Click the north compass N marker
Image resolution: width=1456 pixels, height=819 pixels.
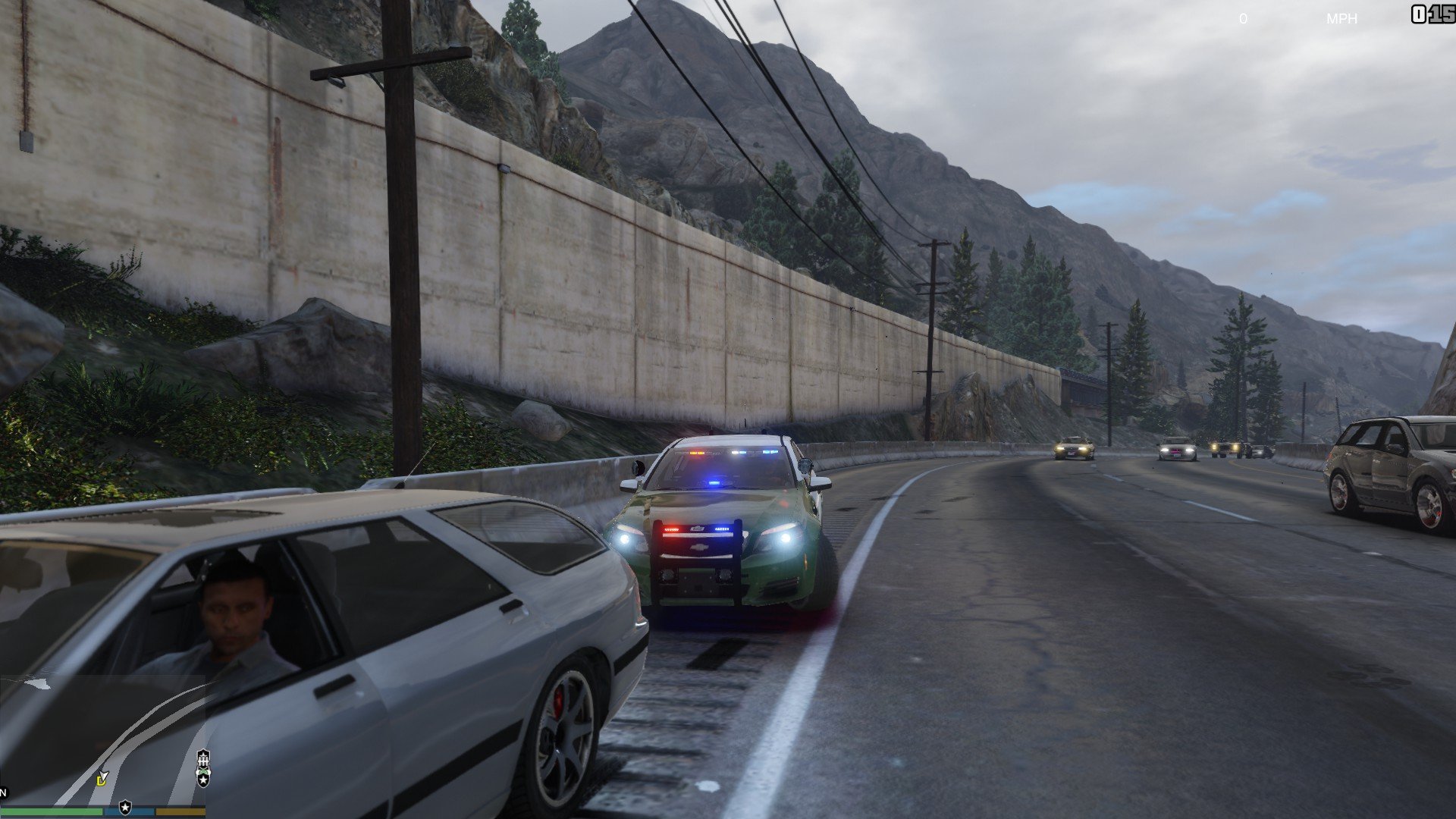pyautogui.click(x=3, y=793)
